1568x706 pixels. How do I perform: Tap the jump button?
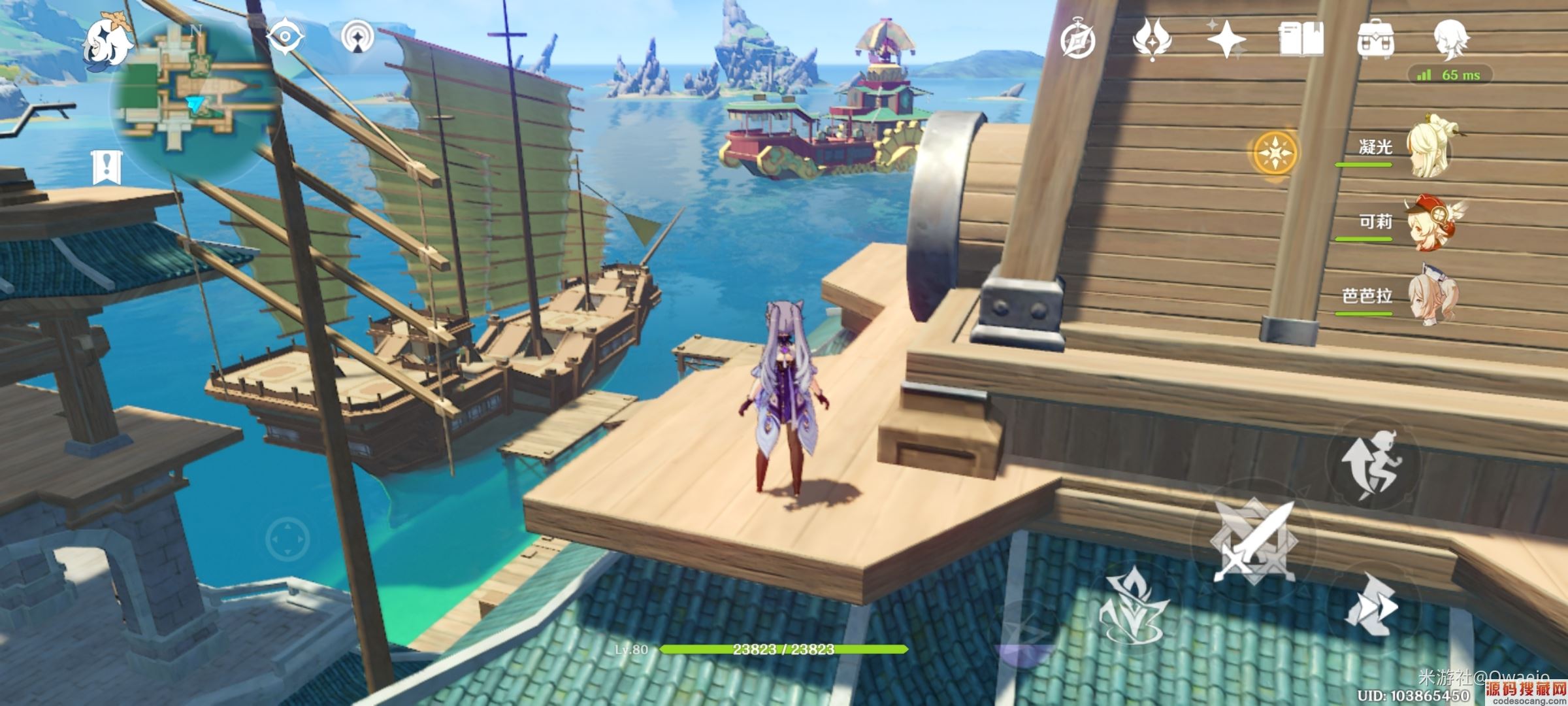click(1372, 464)
